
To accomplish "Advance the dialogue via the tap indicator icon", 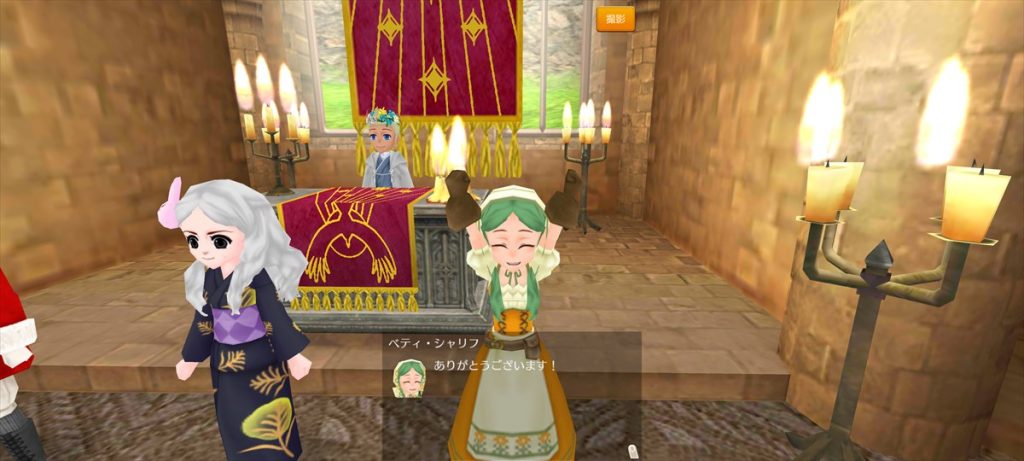I will 631,451.
